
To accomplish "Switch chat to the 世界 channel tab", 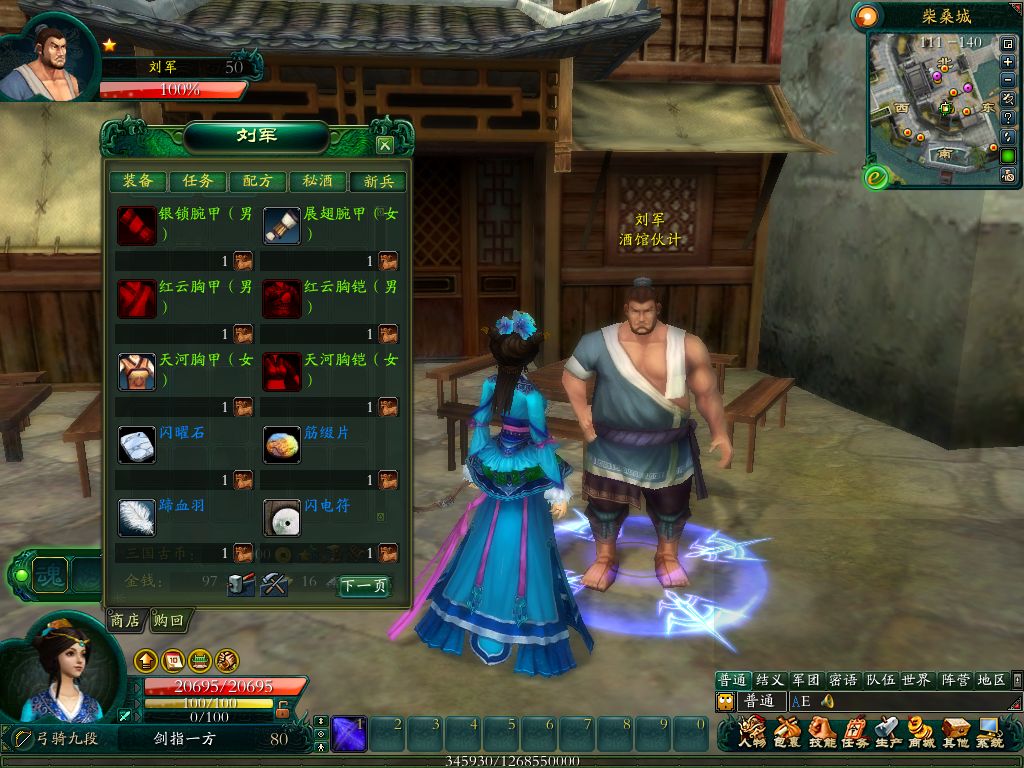I will tap(915, 680).
